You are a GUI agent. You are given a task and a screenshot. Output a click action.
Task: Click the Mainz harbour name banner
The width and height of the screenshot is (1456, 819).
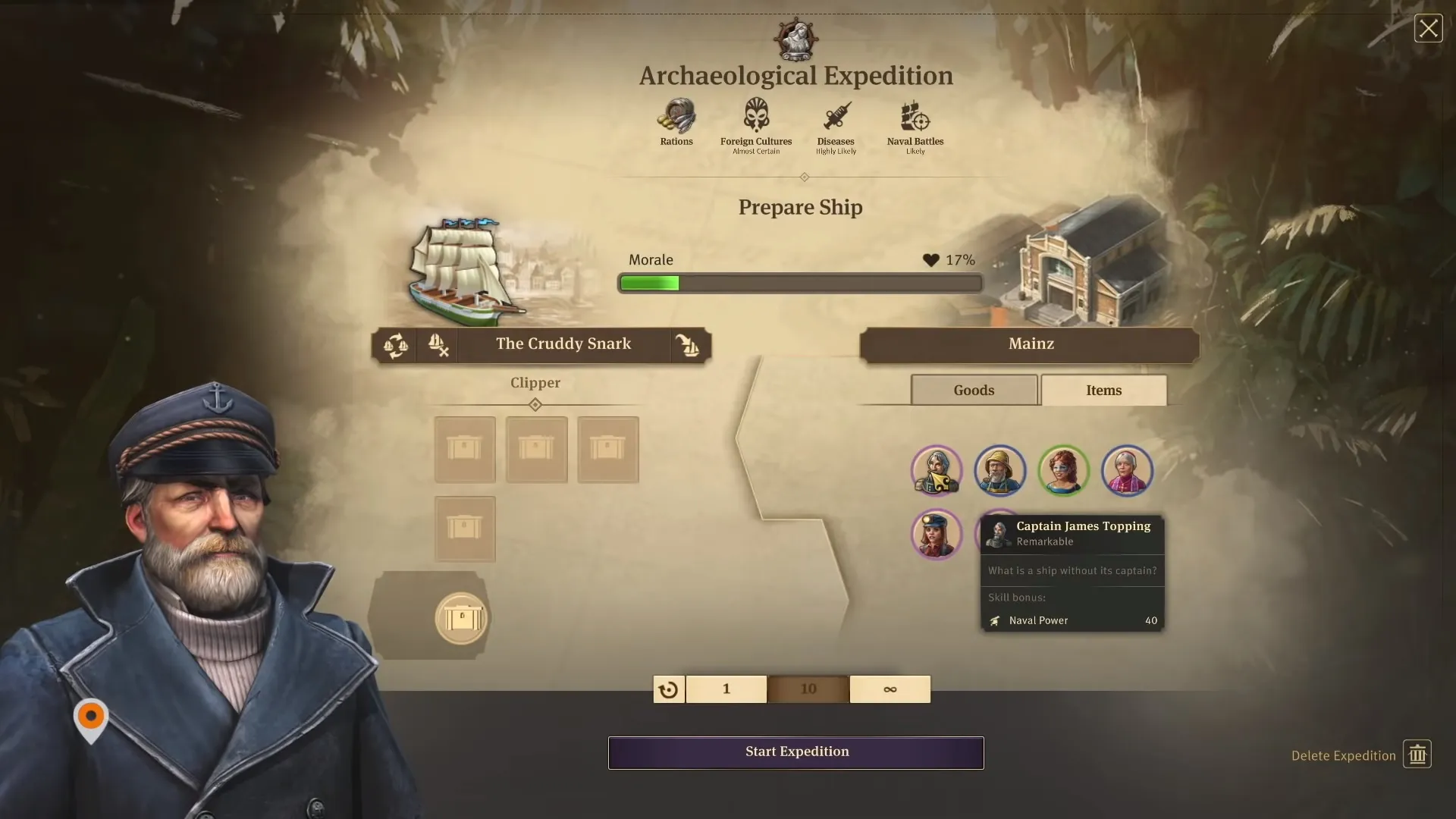click(1030, 344)
